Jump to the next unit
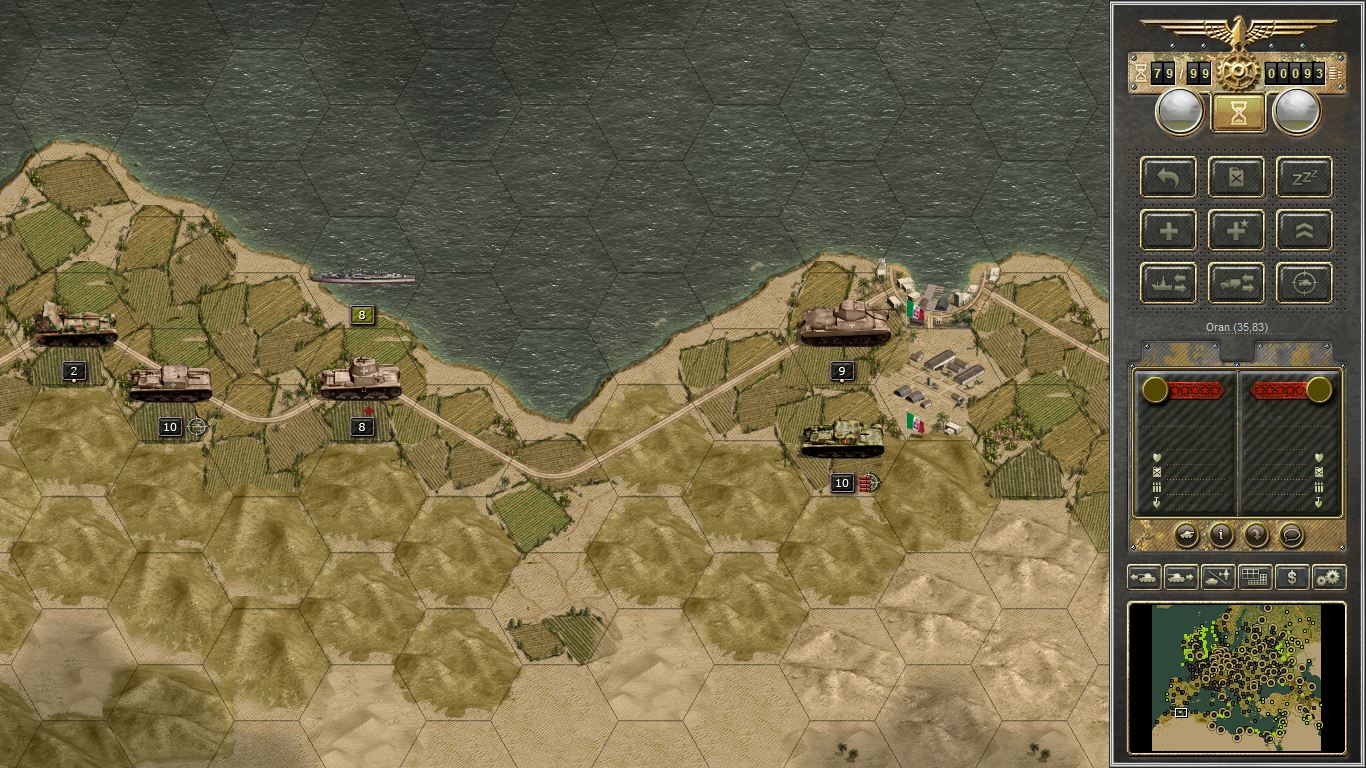Screen dimensions: 1366x768 1183,577
